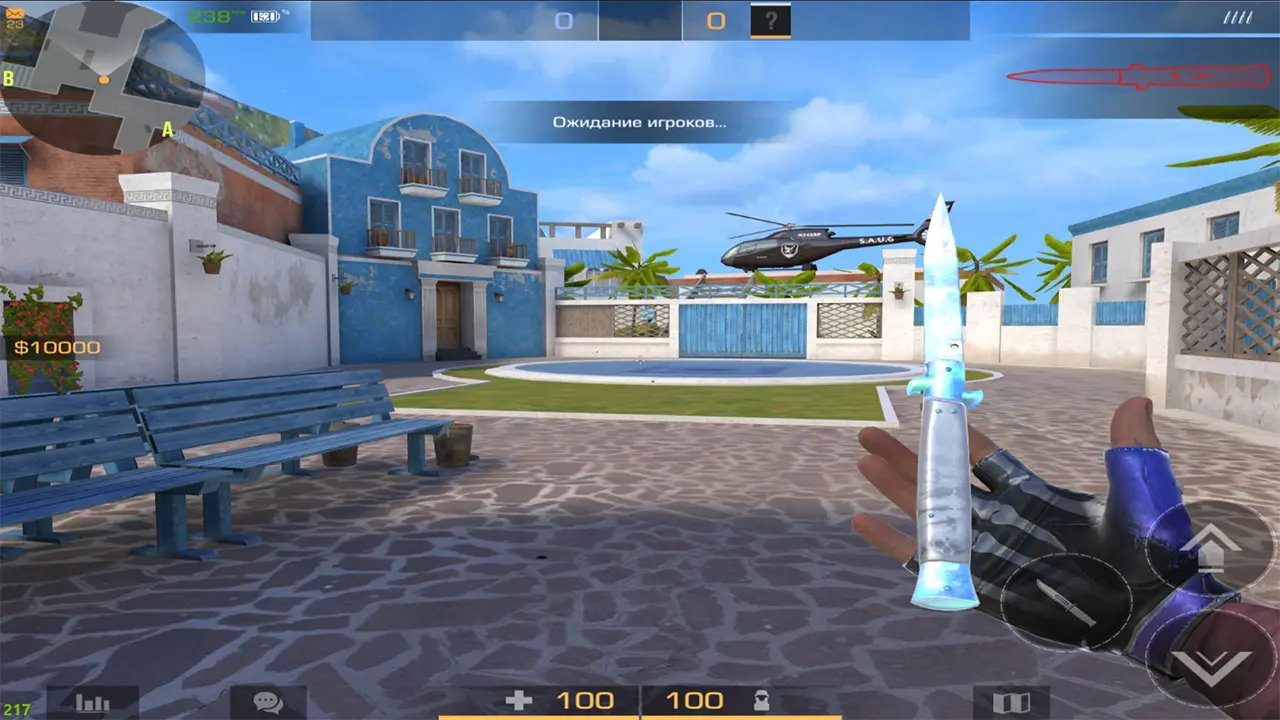The image size is (1280, 720).
Task: Open the orange team score panel
Action: tap(714, 18)
